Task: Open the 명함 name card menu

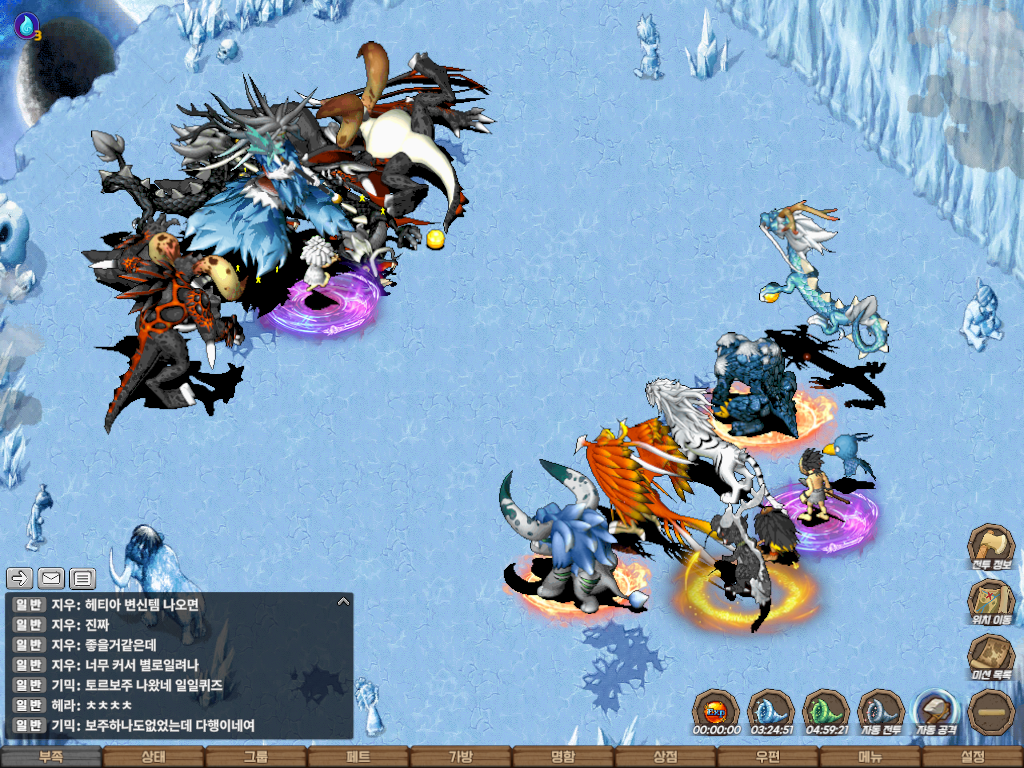Action: (563, 757)
